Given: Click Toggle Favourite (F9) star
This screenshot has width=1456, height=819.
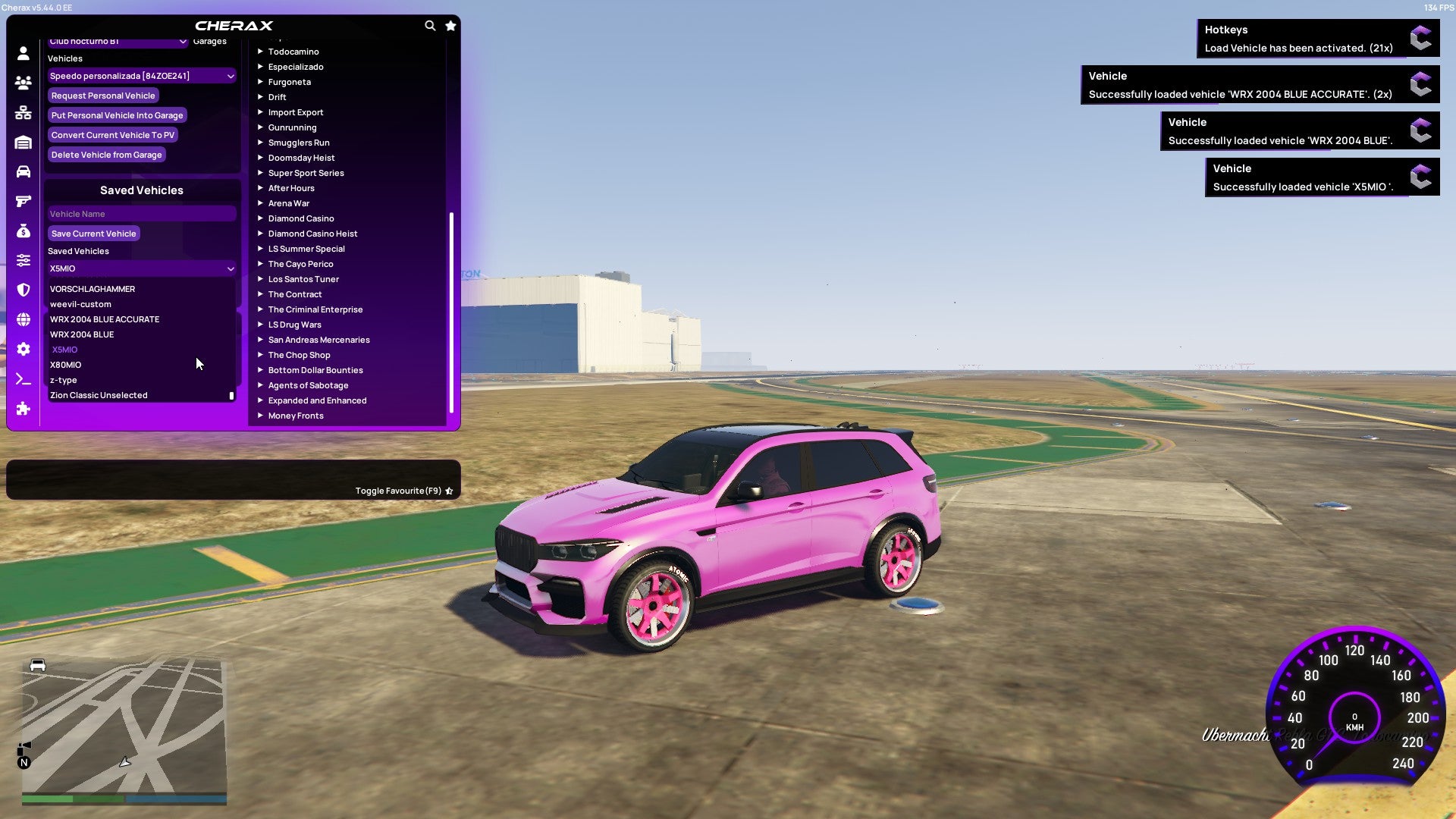Looking at the screenshot, I should tap(449, 491).
